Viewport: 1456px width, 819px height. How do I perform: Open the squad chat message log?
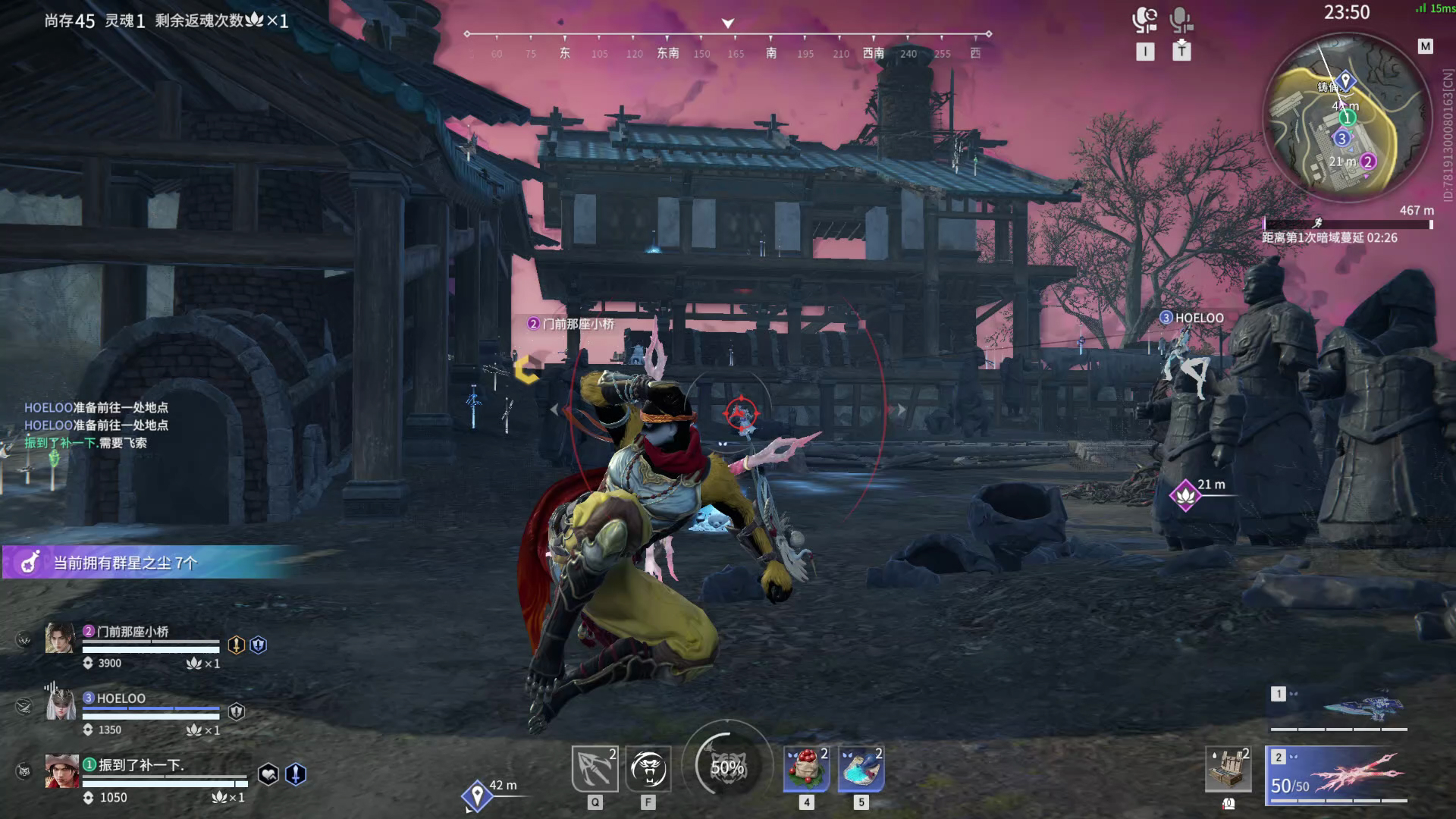[x=96, y=425]
